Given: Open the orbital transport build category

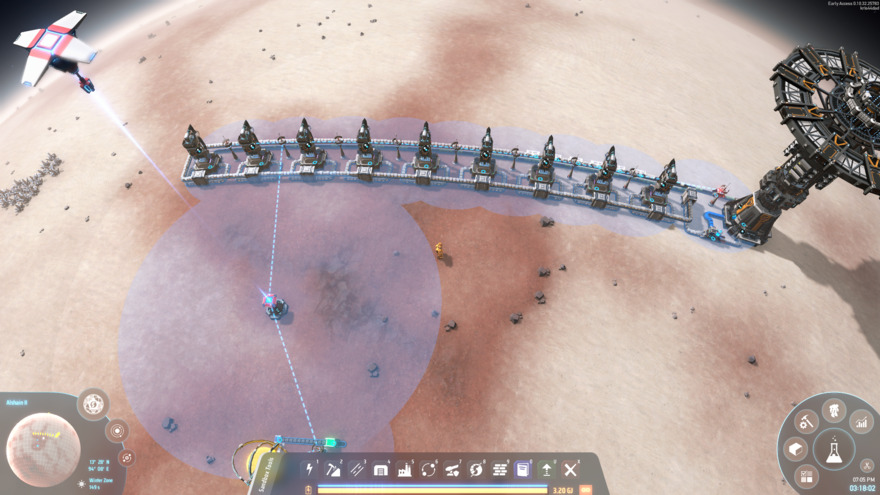Looking at the screenshot, I should coord(429,469).
